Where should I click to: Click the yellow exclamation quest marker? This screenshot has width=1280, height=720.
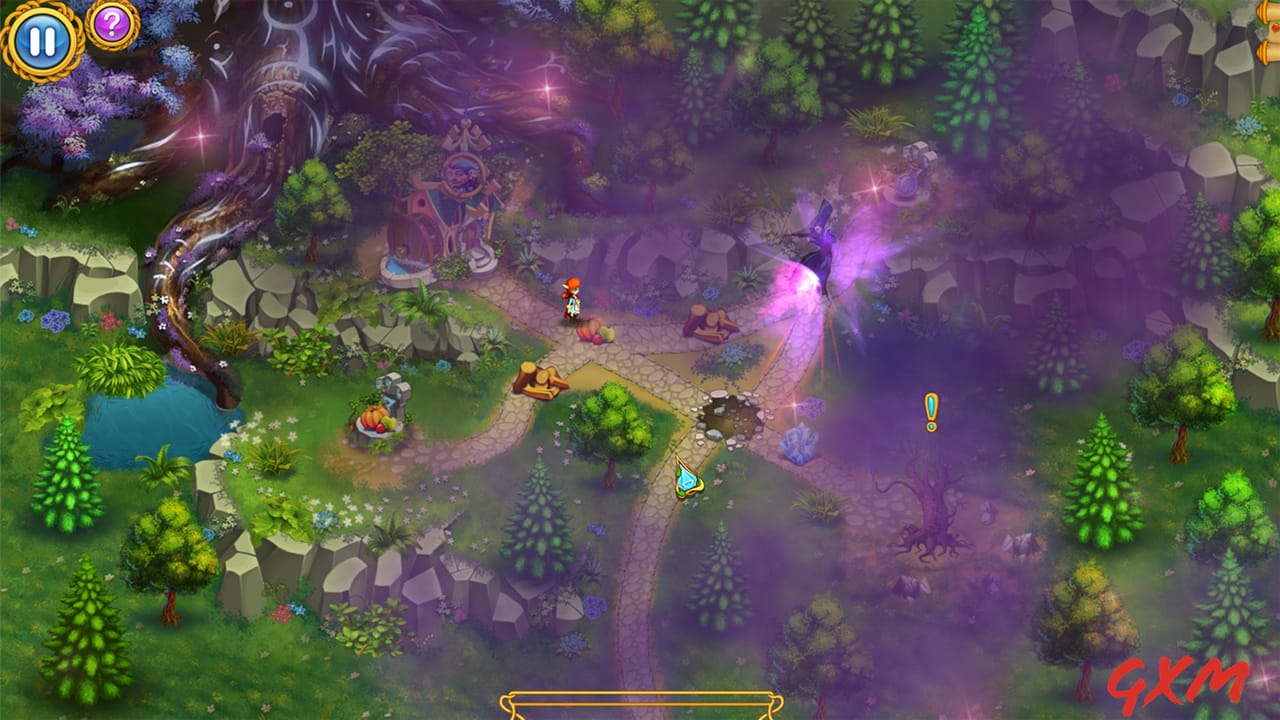(x=930, y=409)
